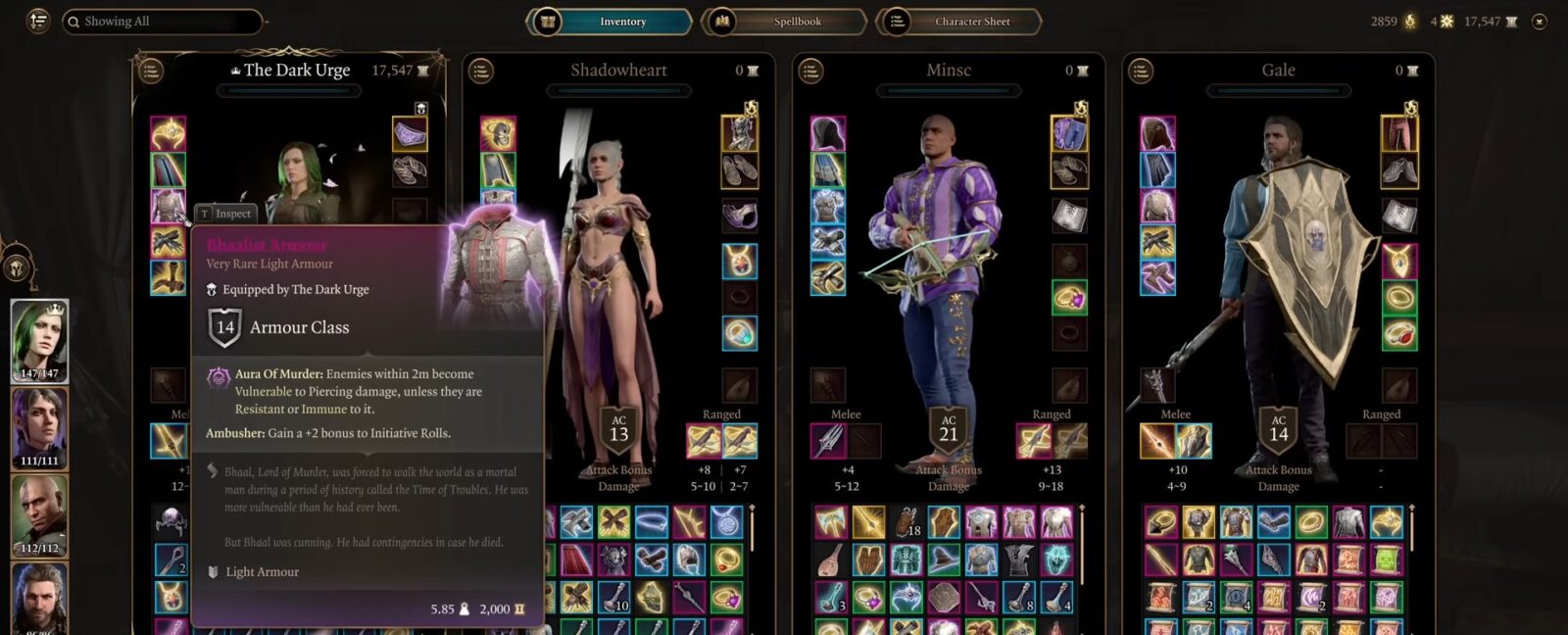
Task: Select the bald companion portrait showing 112/112
Action: pyautogui.click(x=39, y=514)
